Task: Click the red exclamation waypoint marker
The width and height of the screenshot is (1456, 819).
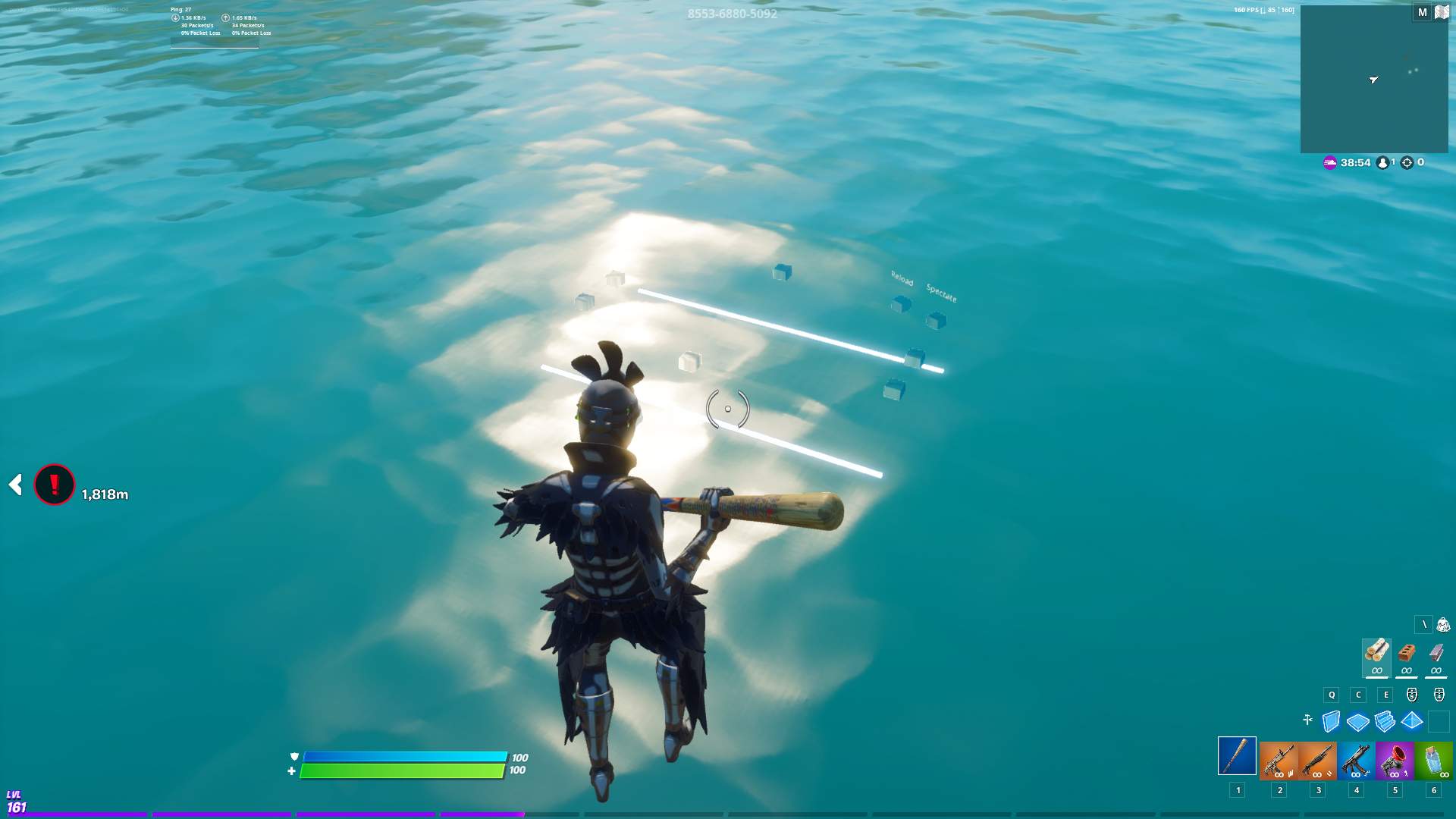Action: pyautogui.click(x=53, y=483)
